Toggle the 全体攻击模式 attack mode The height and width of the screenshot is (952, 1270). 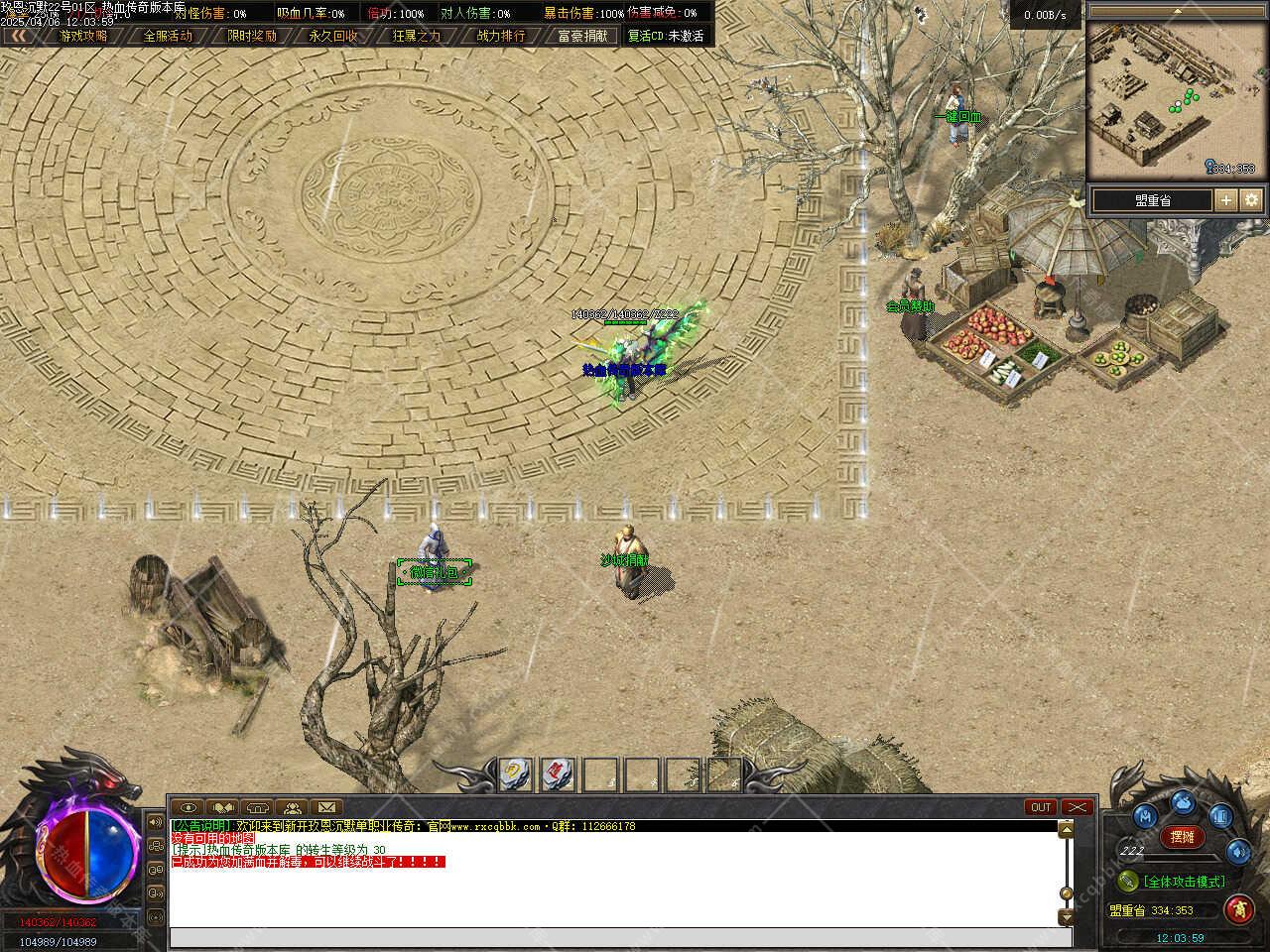tap(1185, 881)
